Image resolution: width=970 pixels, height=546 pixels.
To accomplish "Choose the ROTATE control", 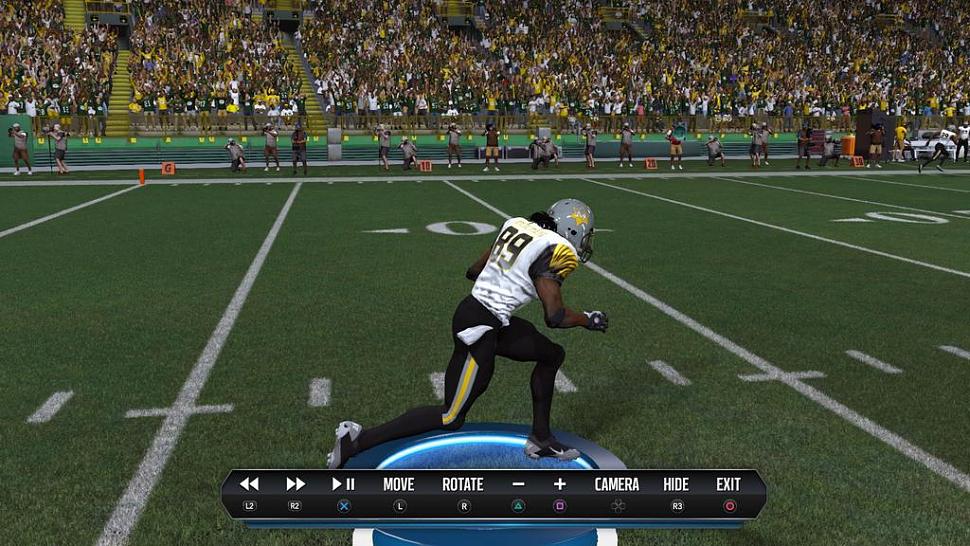I will pyautogui.click(x=463, y=485).
